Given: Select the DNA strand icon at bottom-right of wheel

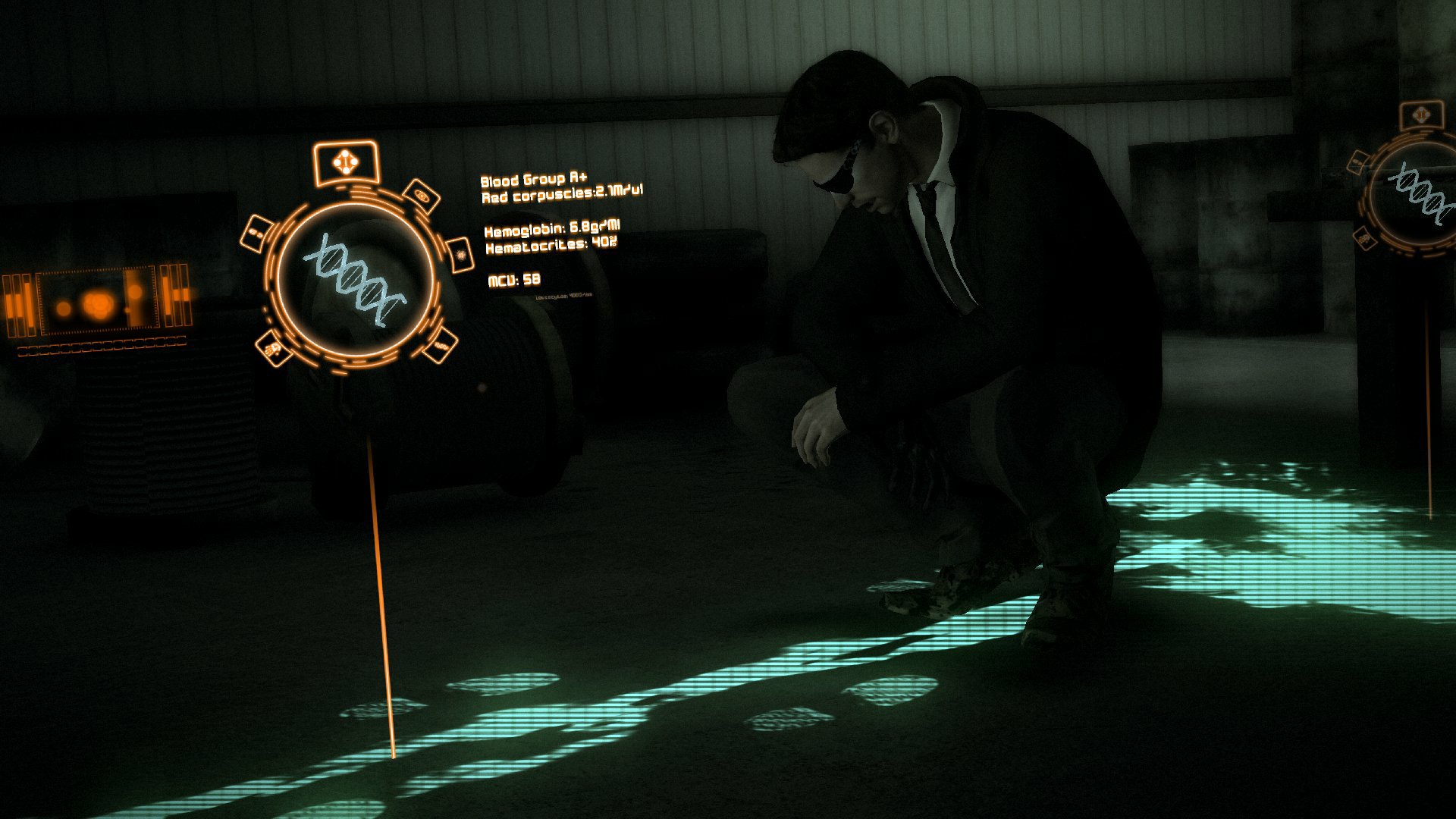Looking at the screenshot, I should point(440,347).
